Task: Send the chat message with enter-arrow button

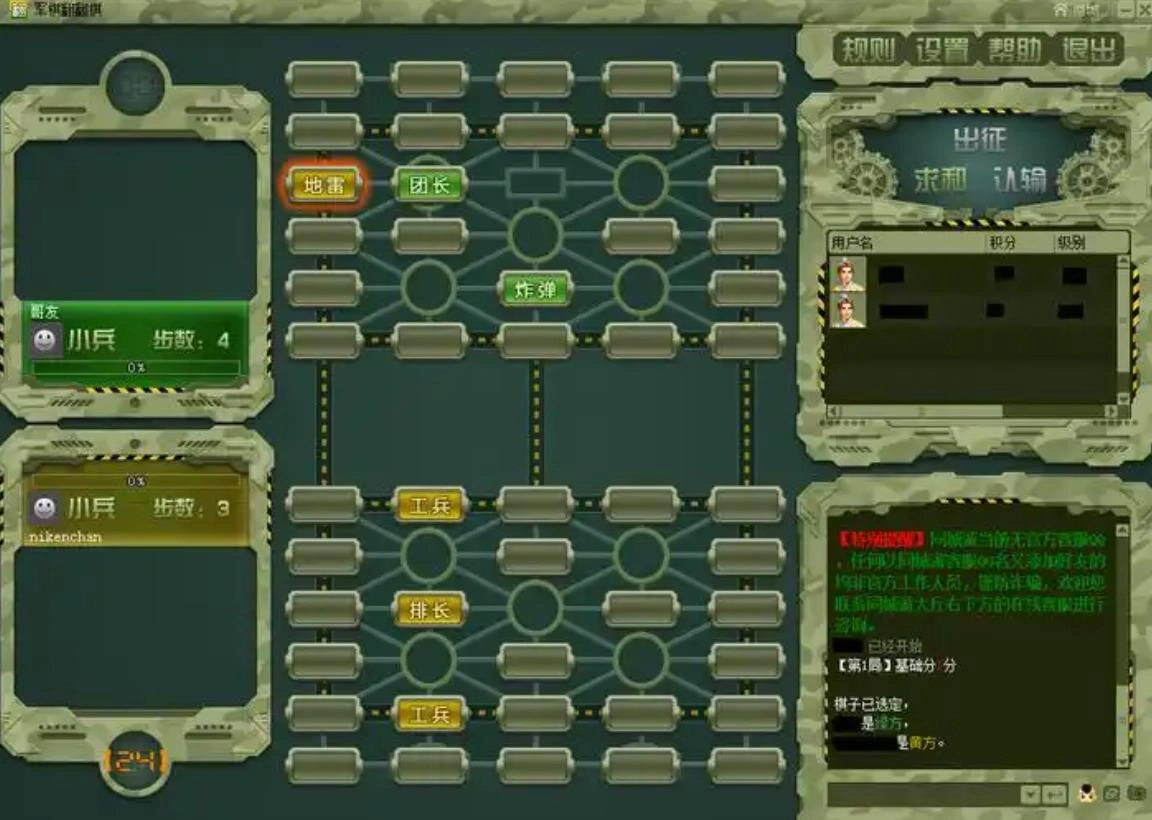Action: coord(1054,794)
